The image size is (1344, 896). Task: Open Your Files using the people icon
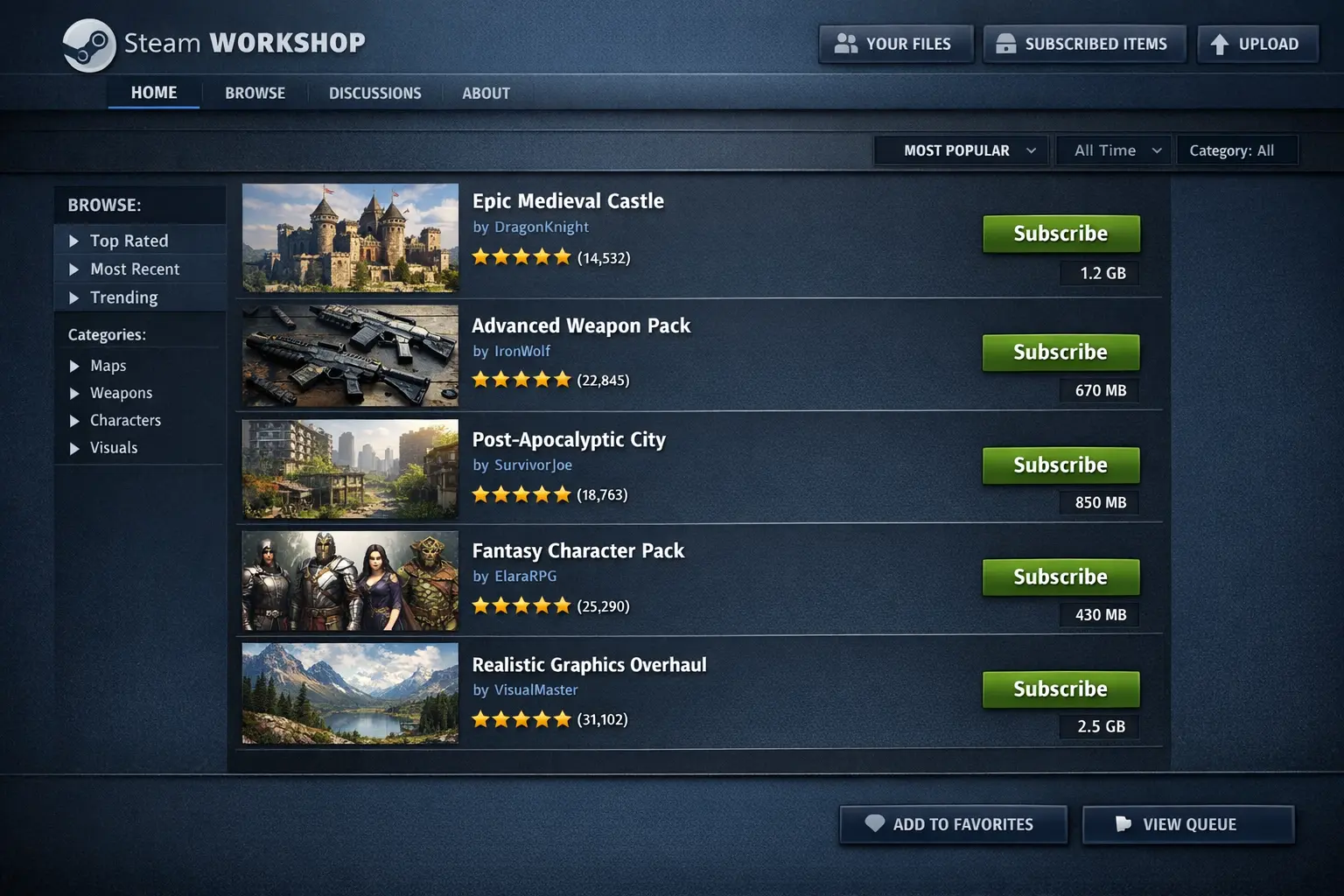(x=847, y=43)
